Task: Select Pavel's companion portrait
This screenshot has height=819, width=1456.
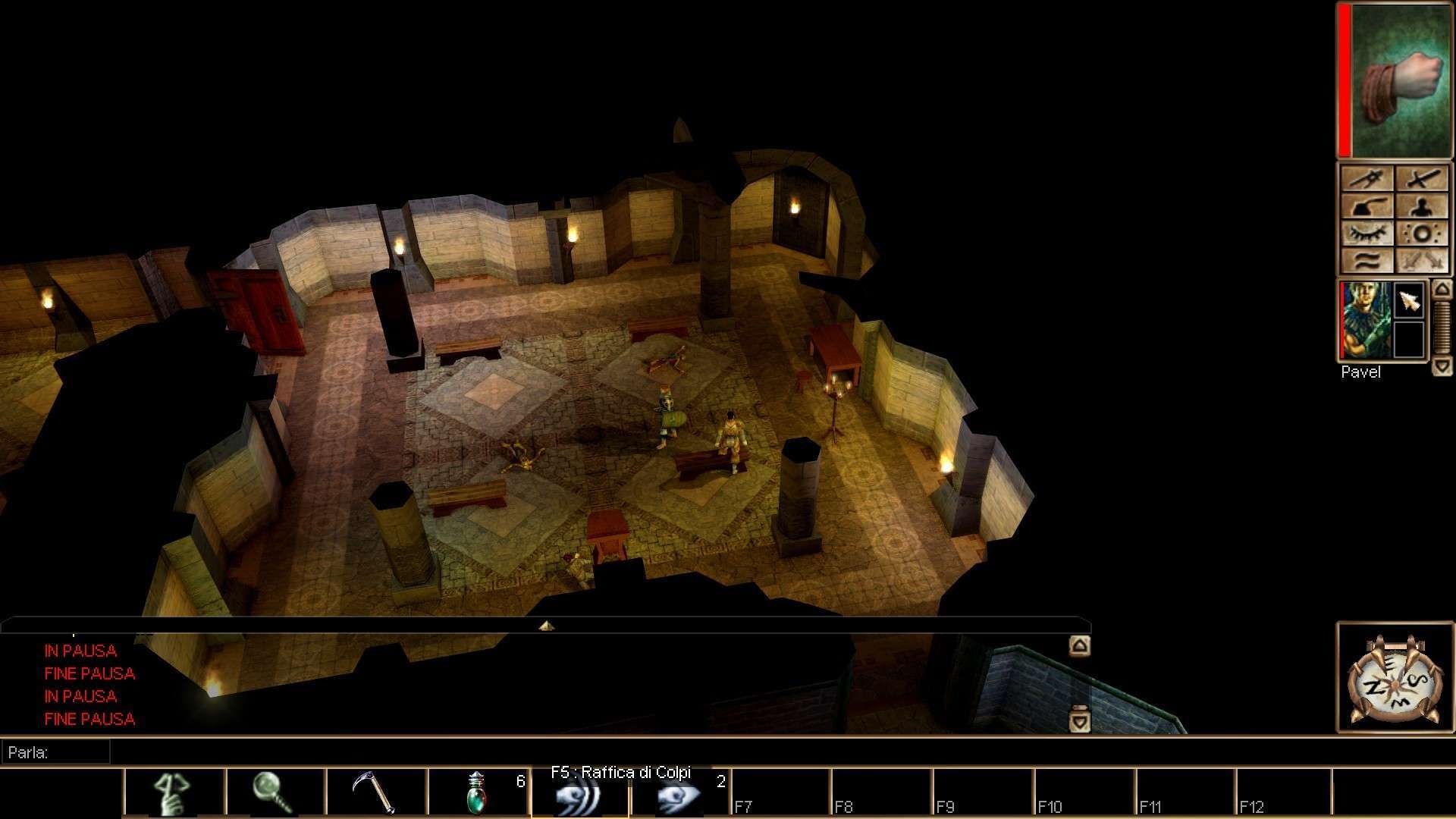Action: tap(1366, 320)
